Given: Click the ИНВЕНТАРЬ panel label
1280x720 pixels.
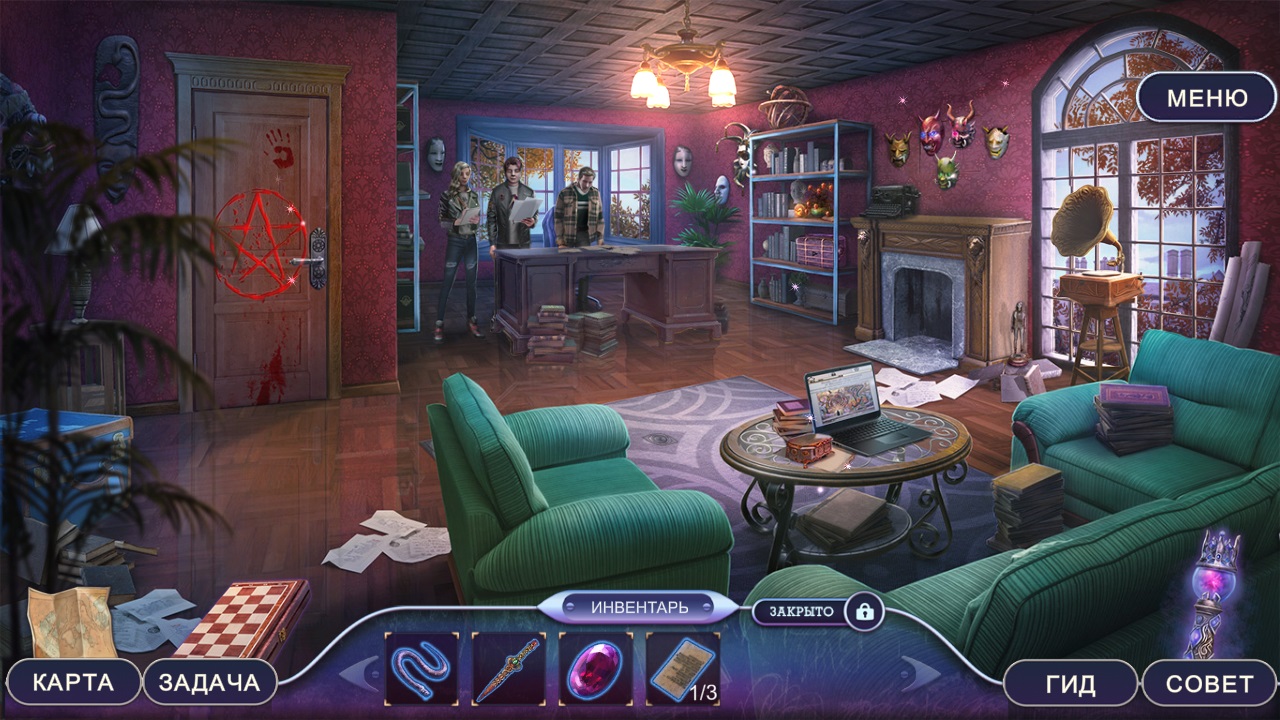Looking at the screenshot, I should click(x=640, y=607).
